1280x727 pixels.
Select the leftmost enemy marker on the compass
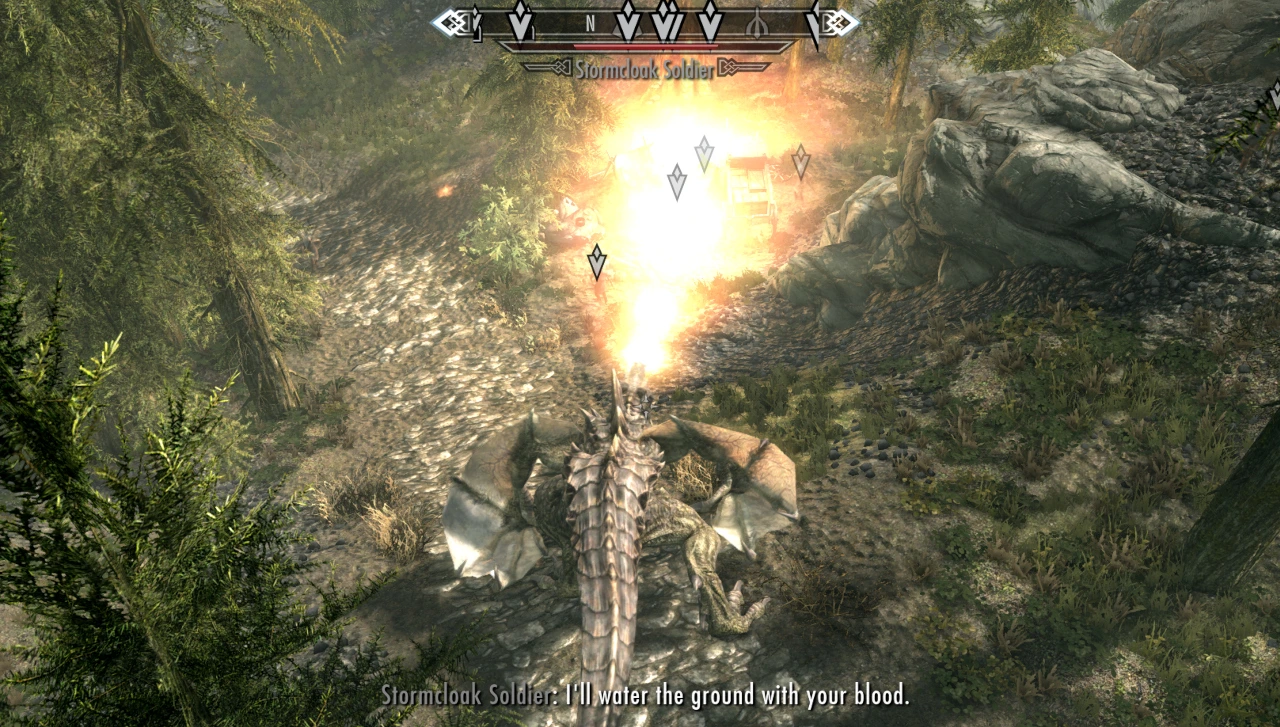point(518,21)
